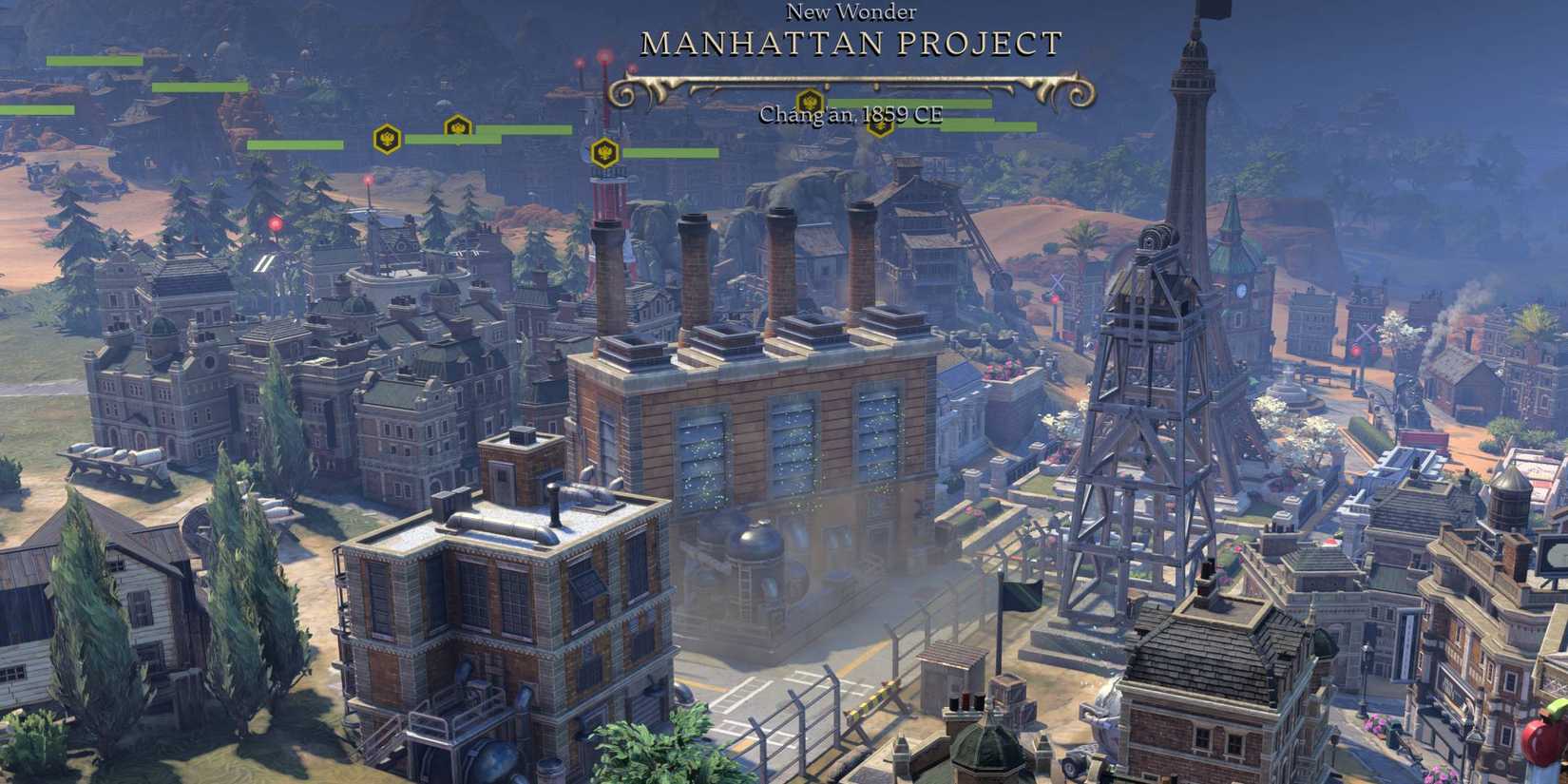Screen dimensions: 1568x784
Task: Click the leftmost hexagonal eagle emblem banner
Action: coord(388,140)
